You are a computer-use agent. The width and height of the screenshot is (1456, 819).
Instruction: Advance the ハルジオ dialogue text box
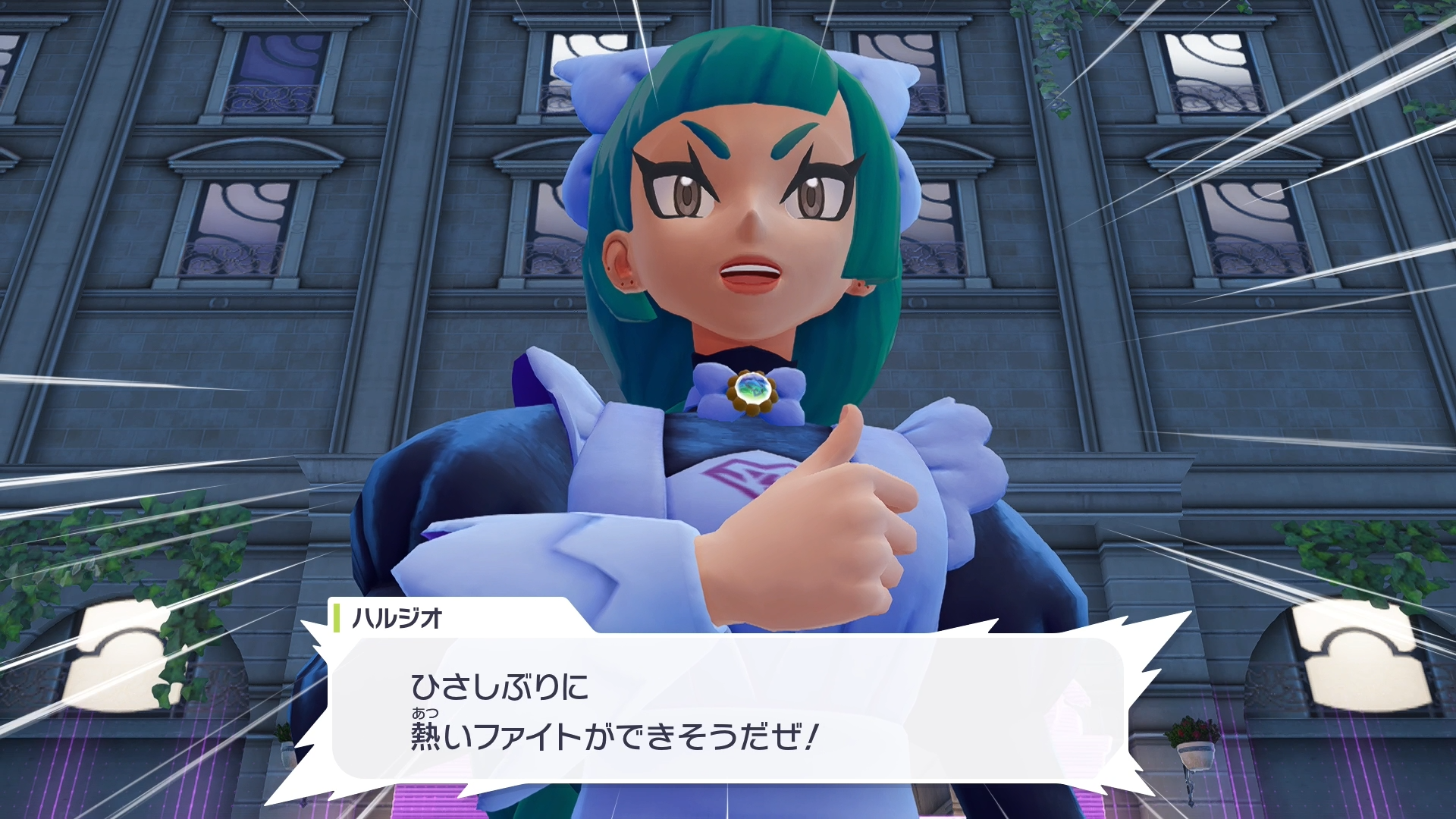coord(728,709)
